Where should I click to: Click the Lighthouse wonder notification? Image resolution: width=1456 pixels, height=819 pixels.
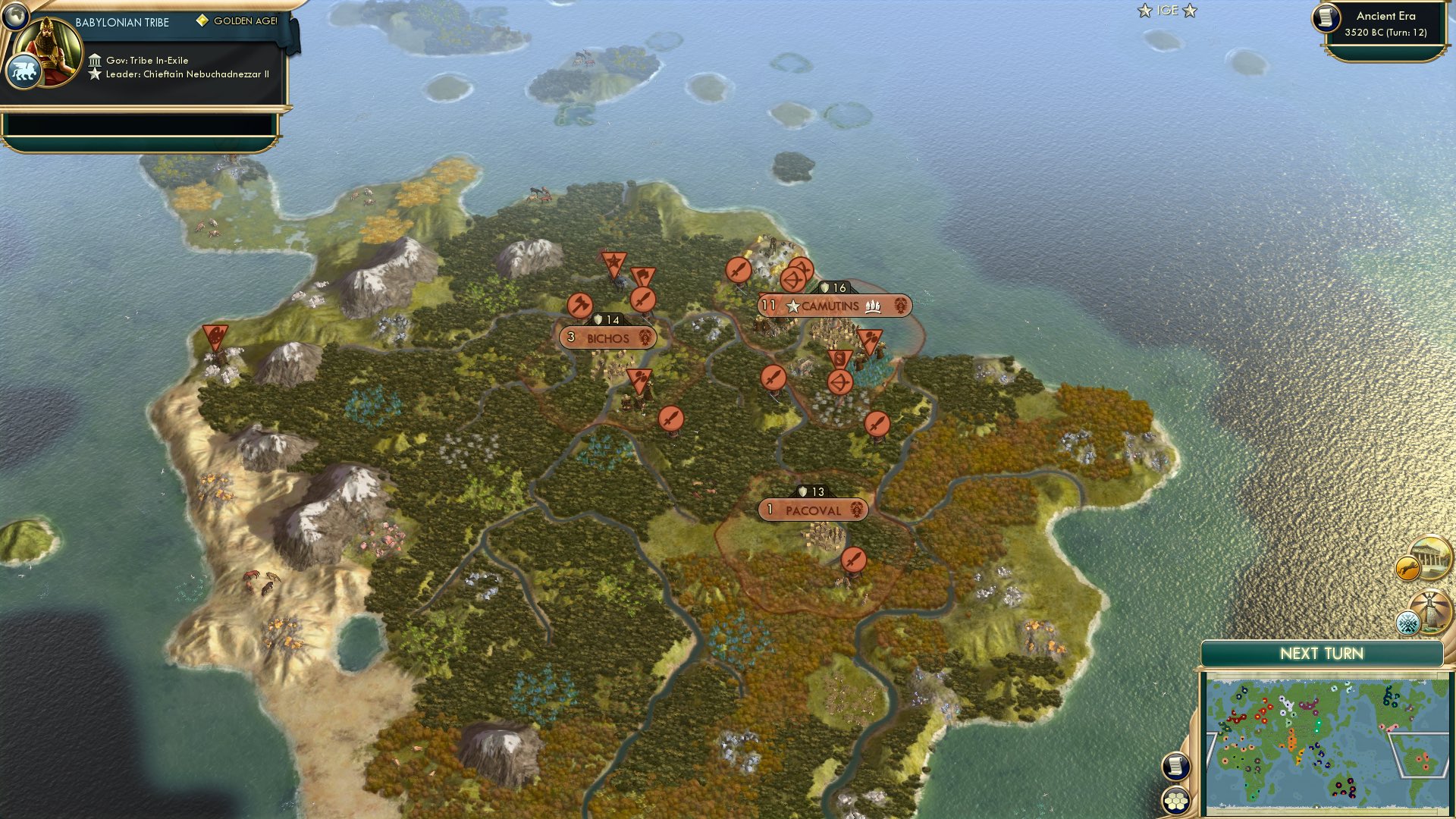coord(1432,609)
